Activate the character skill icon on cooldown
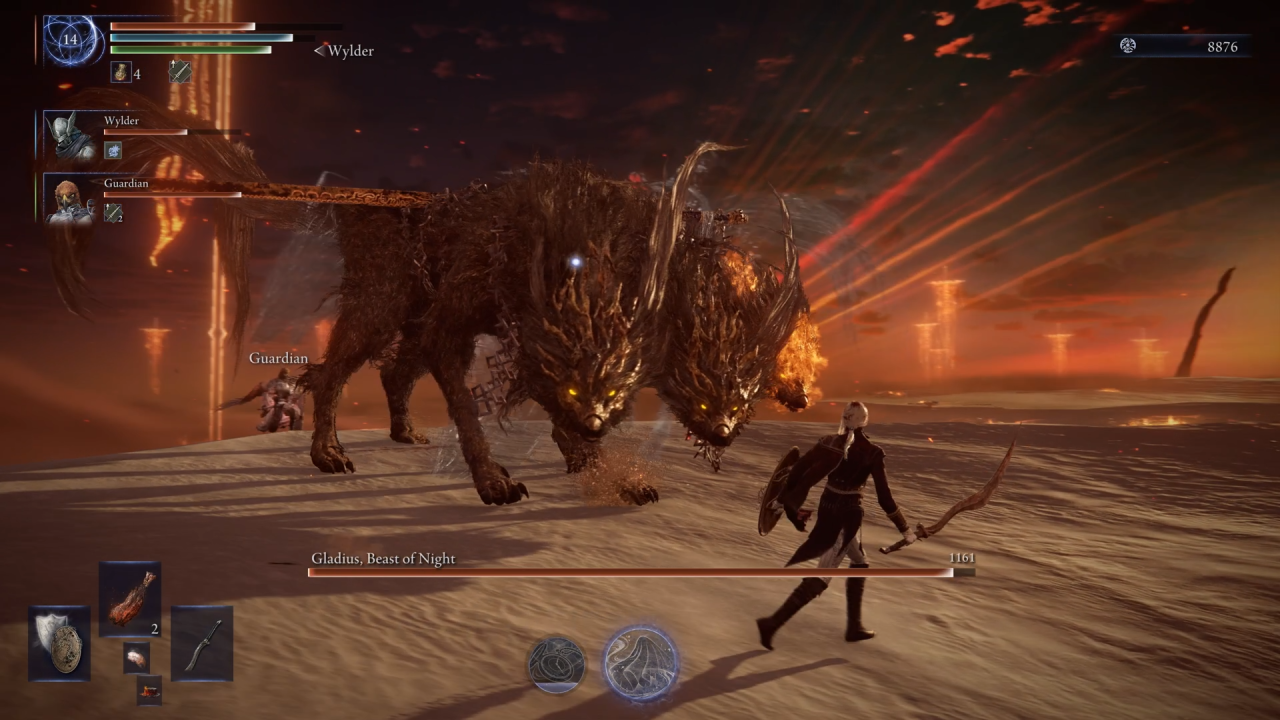Screen dimensions: 1280x720 [557, 664]
